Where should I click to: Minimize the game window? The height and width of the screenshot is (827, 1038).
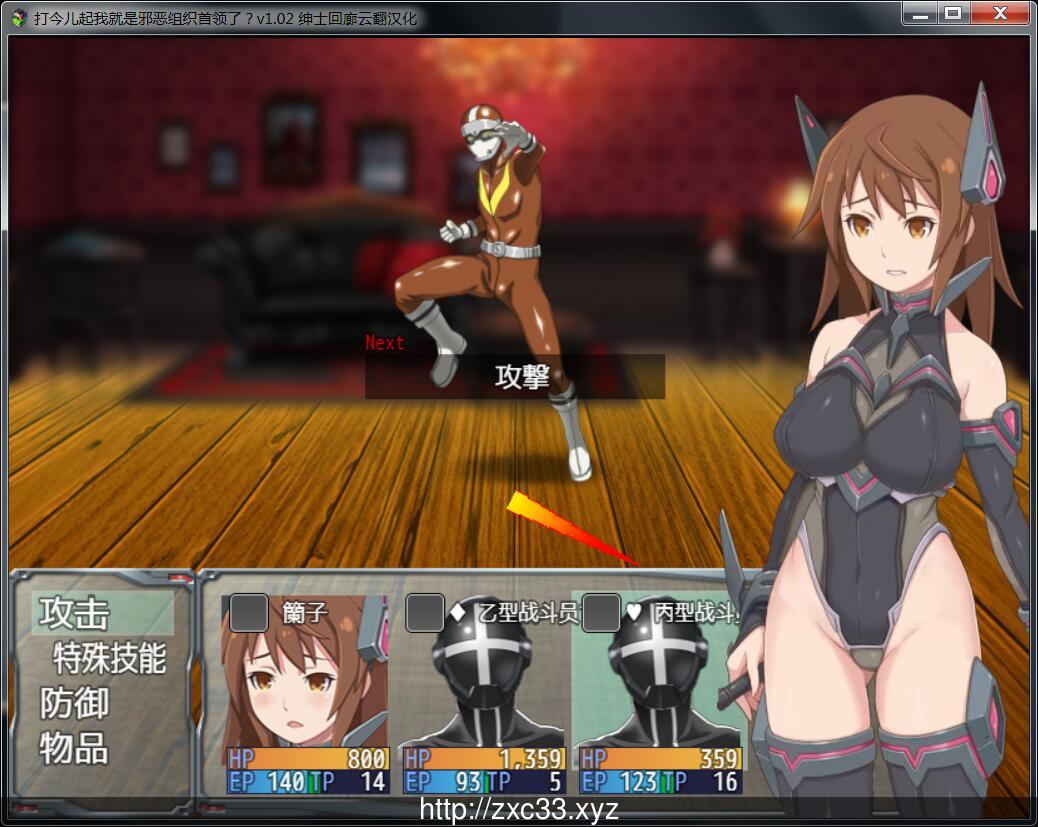920,14
